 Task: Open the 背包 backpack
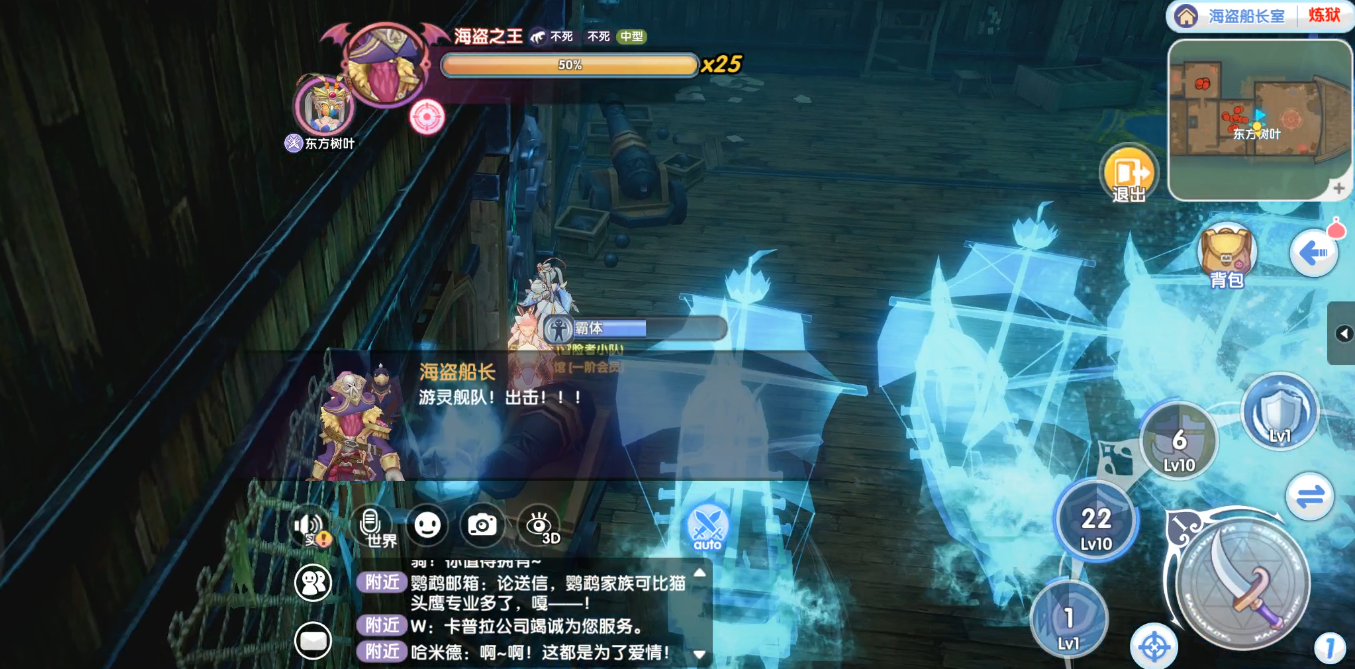pos(1226,254)
